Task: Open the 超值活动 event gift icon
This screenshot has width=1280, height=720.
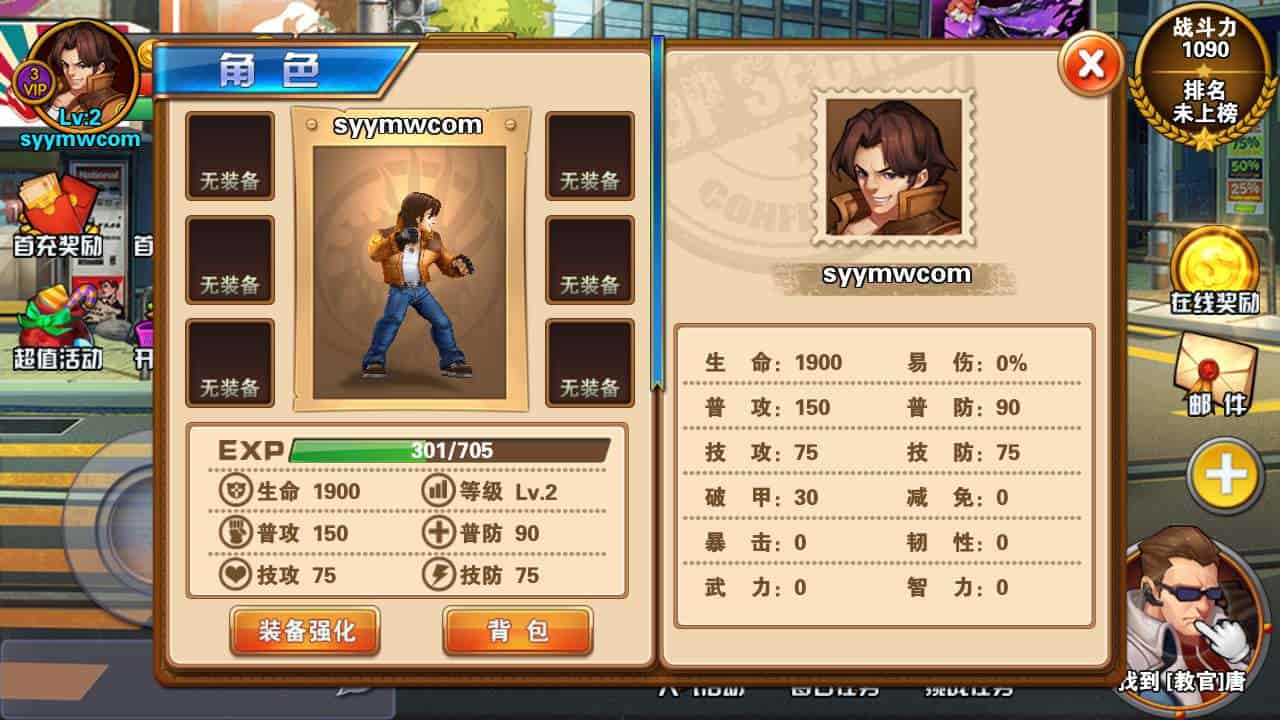Action: pyautogui.click(x=57, y=325)
